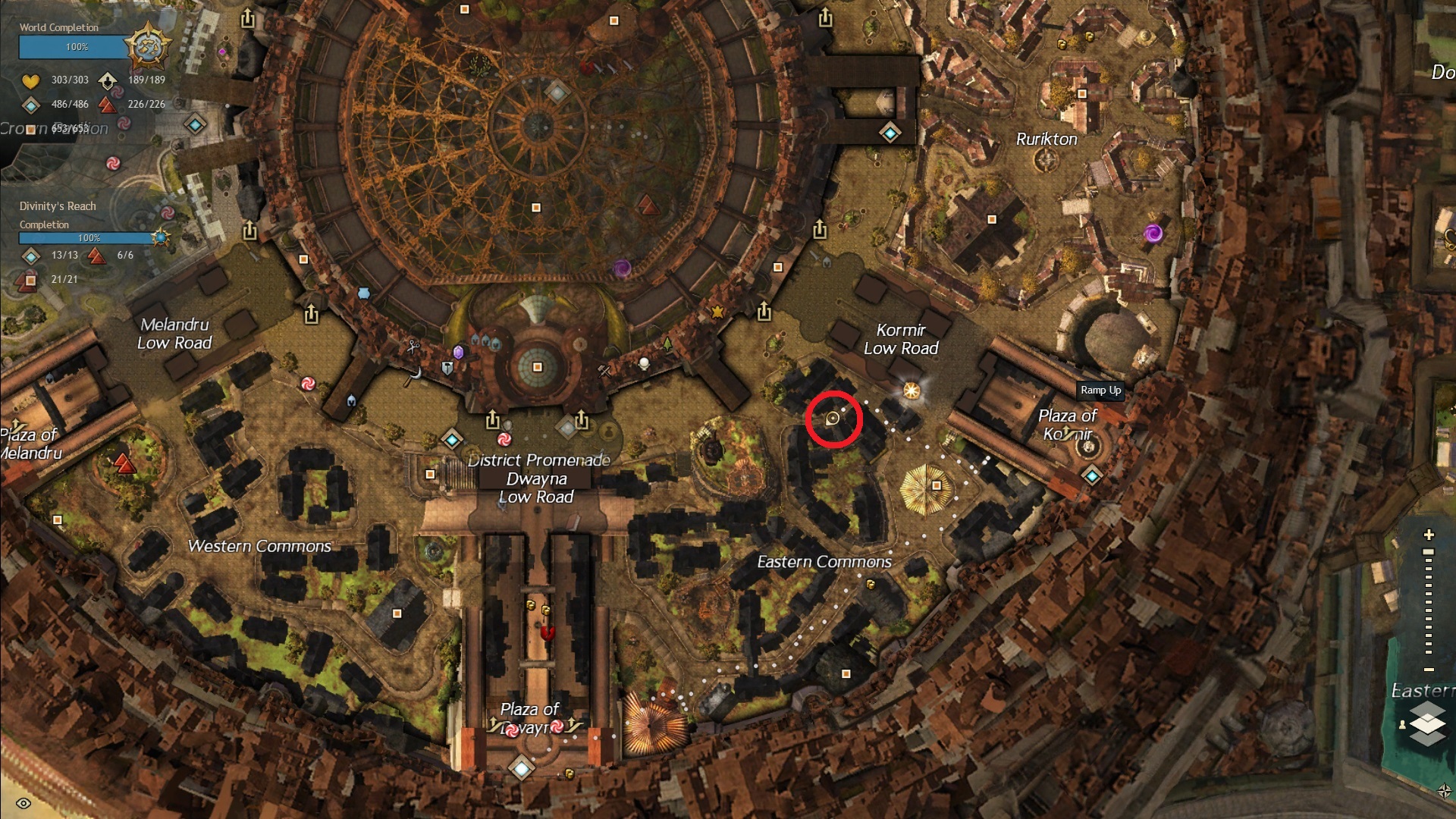The height and width of the screenshot is (819, 1456).
Task: Zoom out with the minus button
Action: coord(1429,670)
